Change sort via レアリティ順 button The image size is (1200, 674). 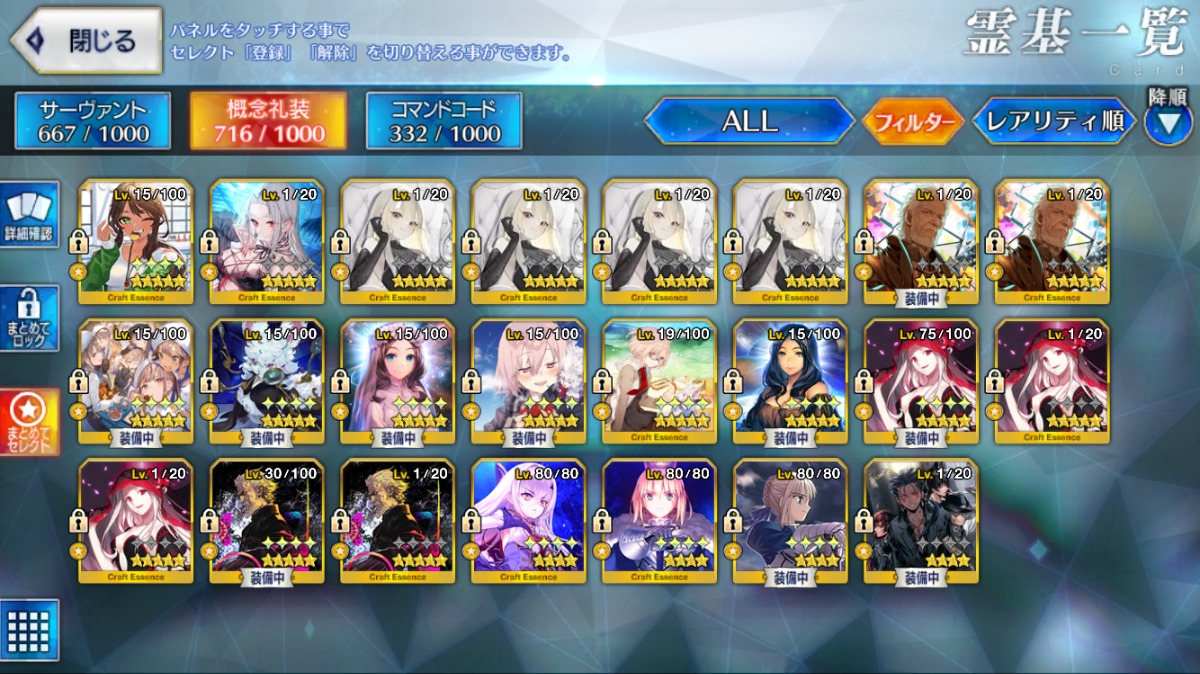point(1054,121)
